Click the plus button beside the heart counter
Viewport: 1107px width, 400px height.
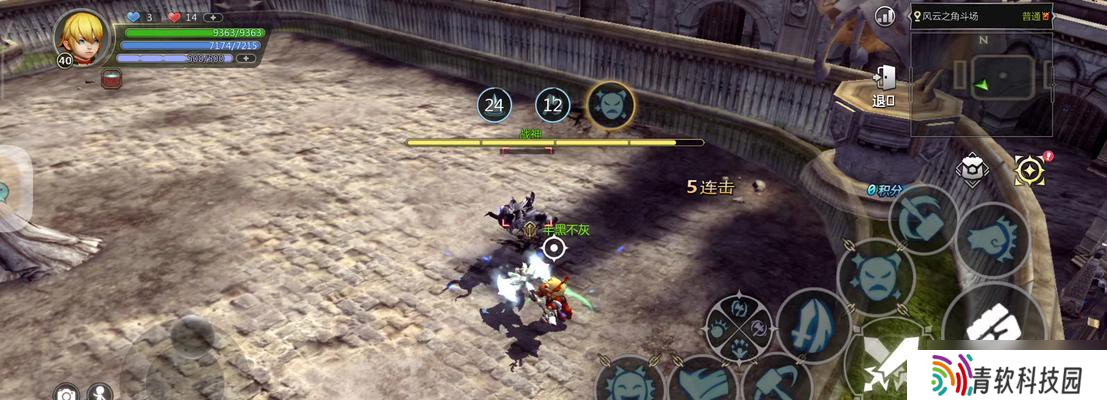coord(212,17)
